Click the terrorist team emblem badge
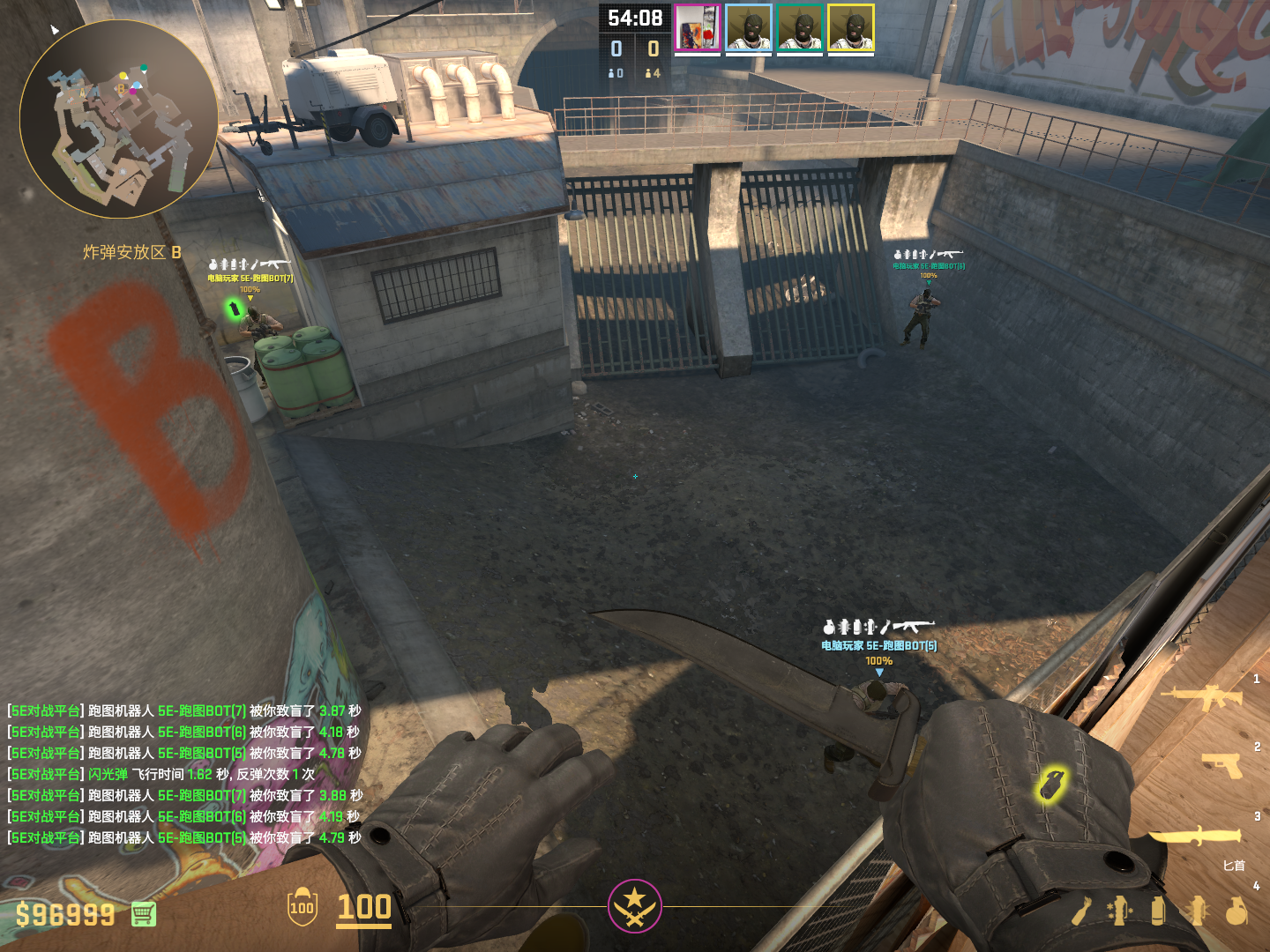The height and width of the screenshot is (952, 1270). [x=634, y=905]
